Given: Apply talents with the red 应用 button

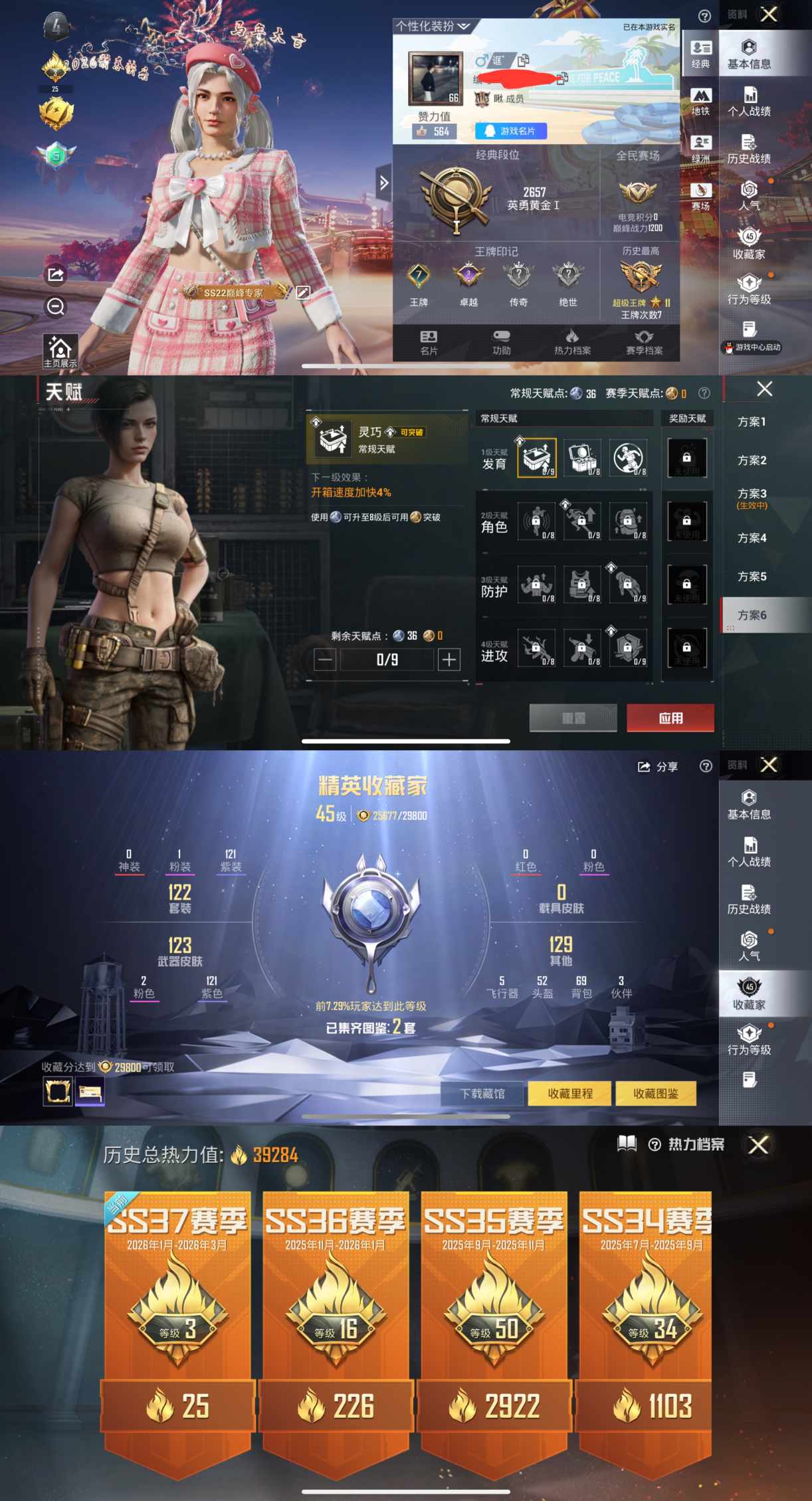Looking at the screenshot, I should (670, 718).
